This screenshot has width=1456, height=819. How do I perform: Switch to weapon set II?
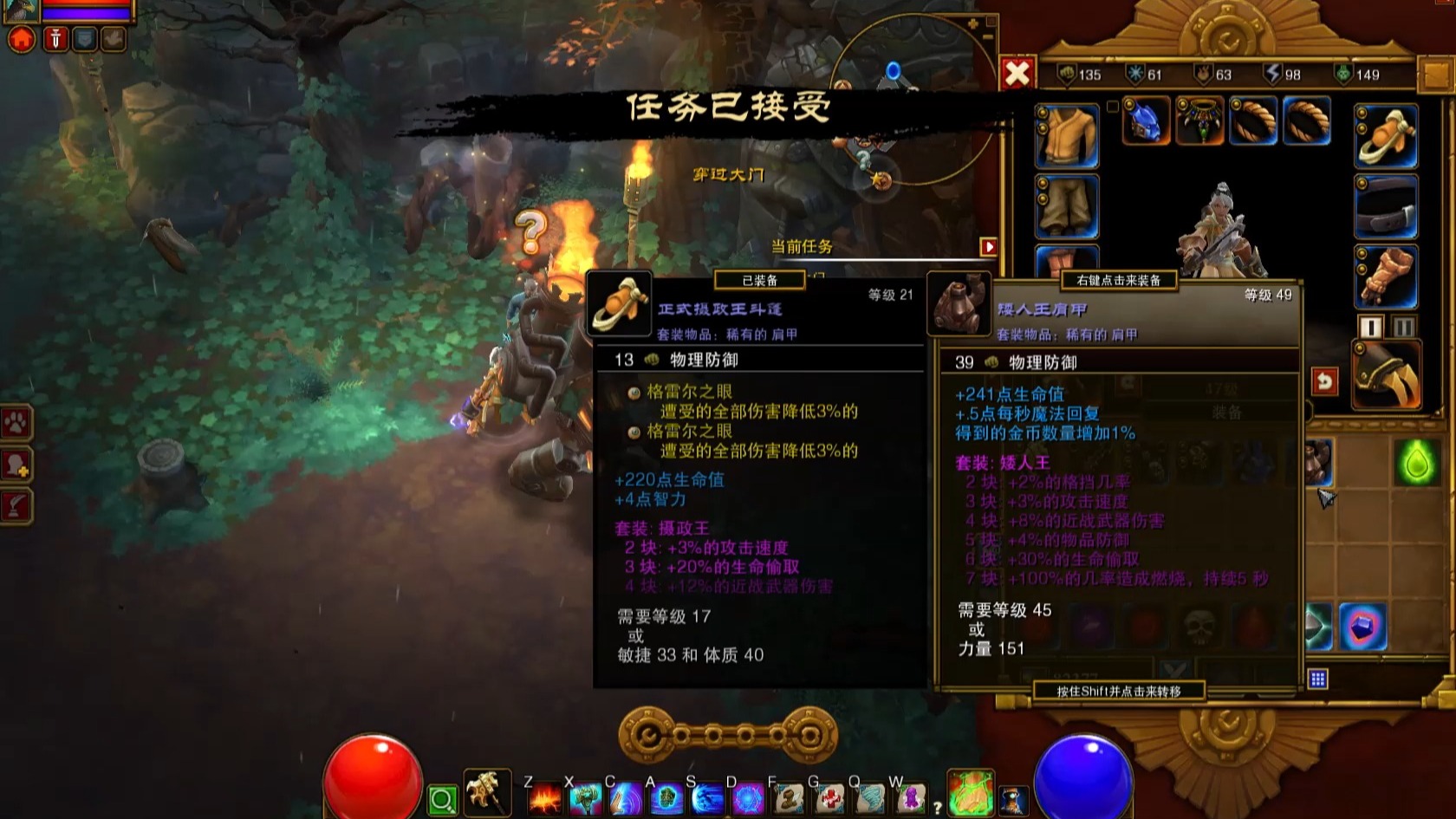[1404, 327]
